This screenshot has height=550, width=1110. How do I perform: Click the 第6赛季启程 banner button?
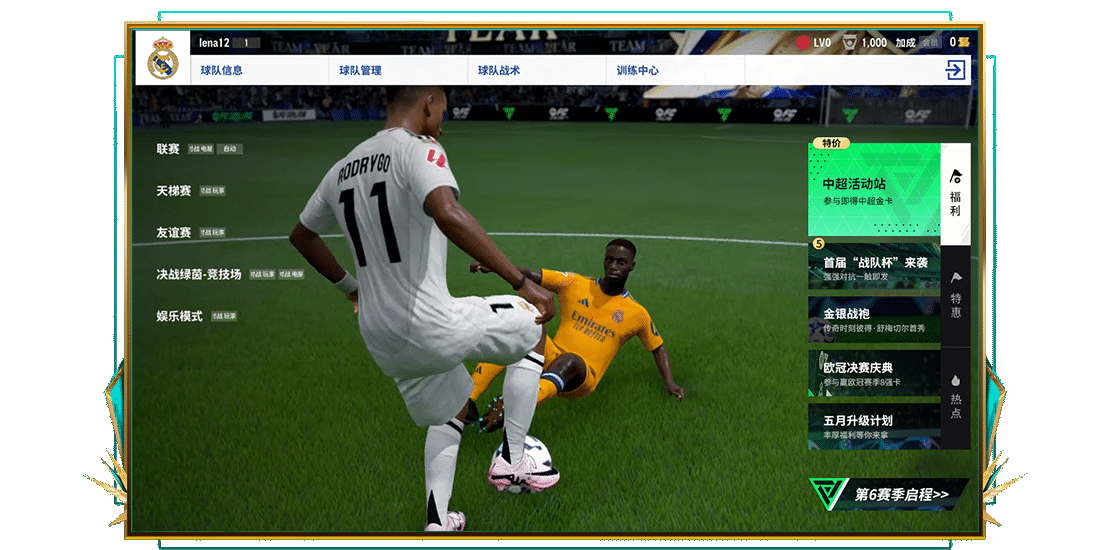pos(889,494)
